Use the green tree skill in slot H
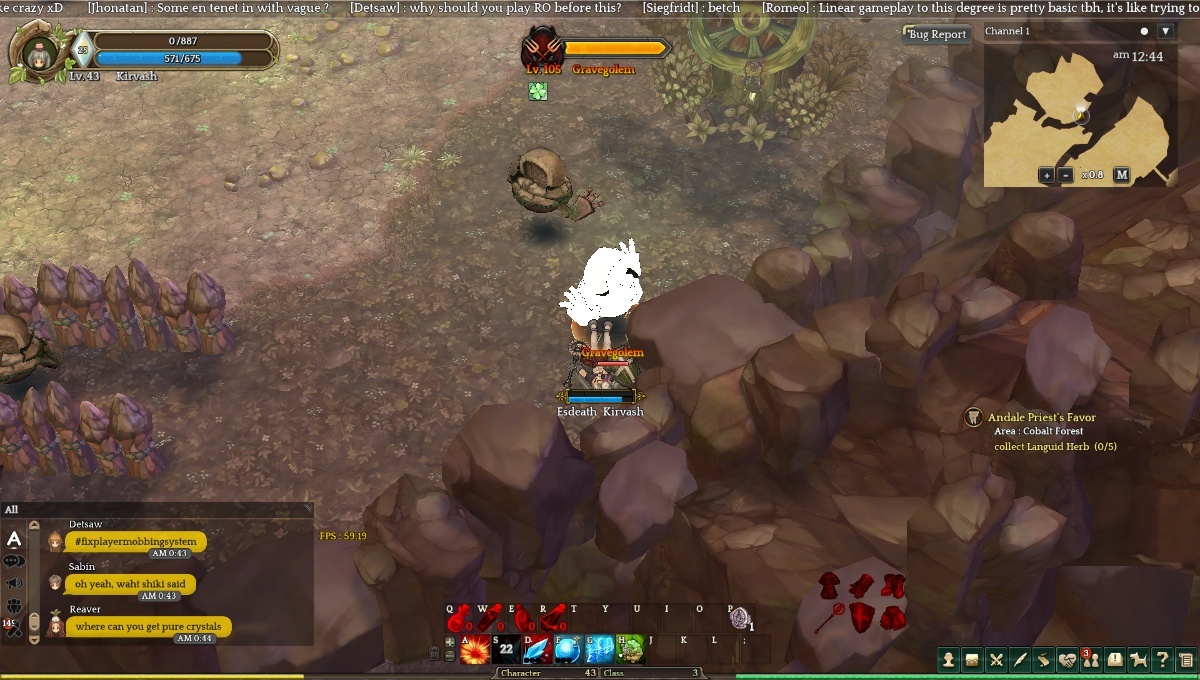This screenshot has width=1200, height=680. (x=631, y=649)
